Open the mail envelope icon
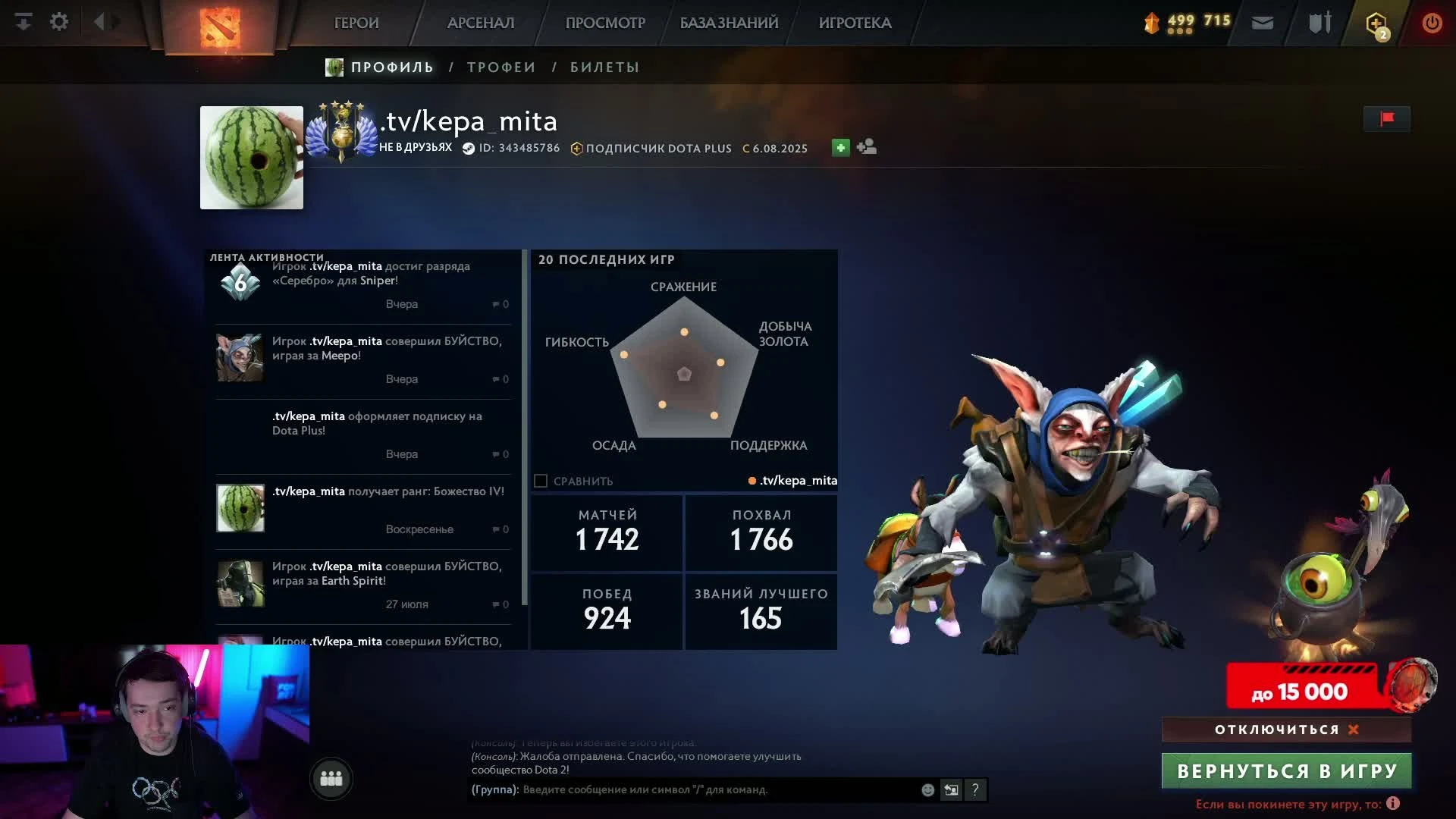This screenshot has width=1456, height=819. click(x=1262, y=23)
